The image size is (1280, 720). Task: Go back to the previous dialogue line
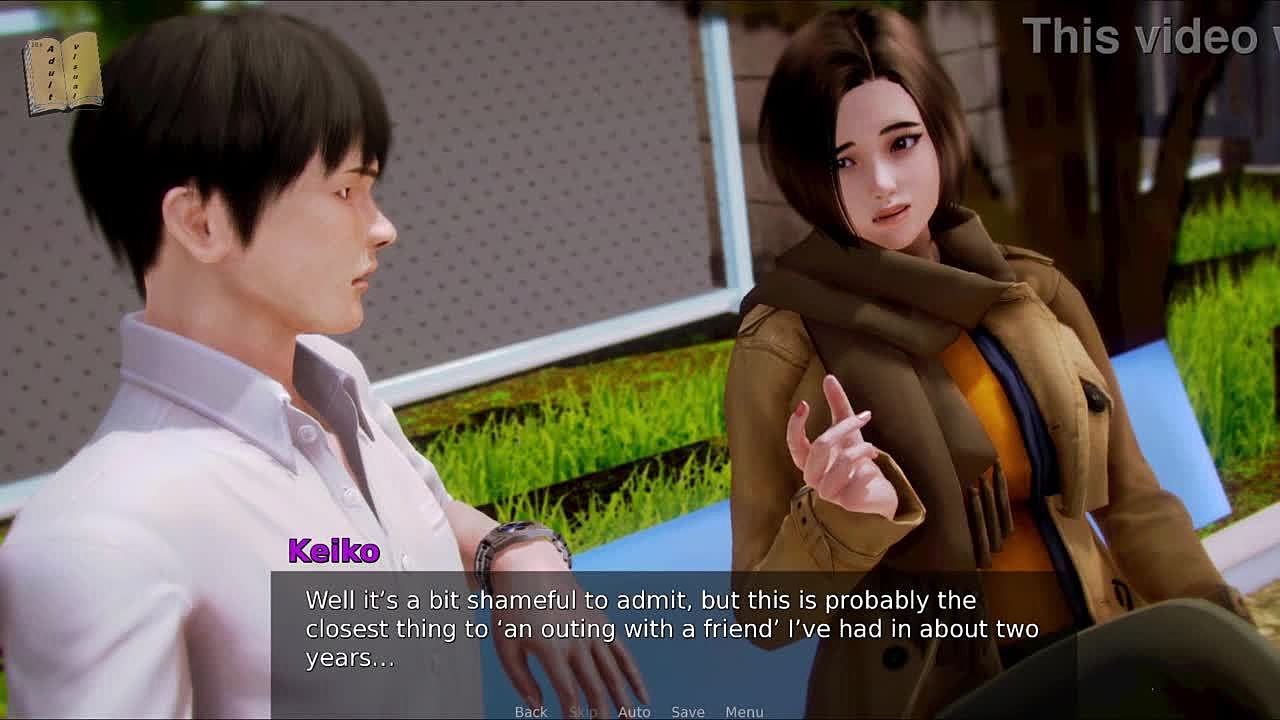(x=531, y=711)
